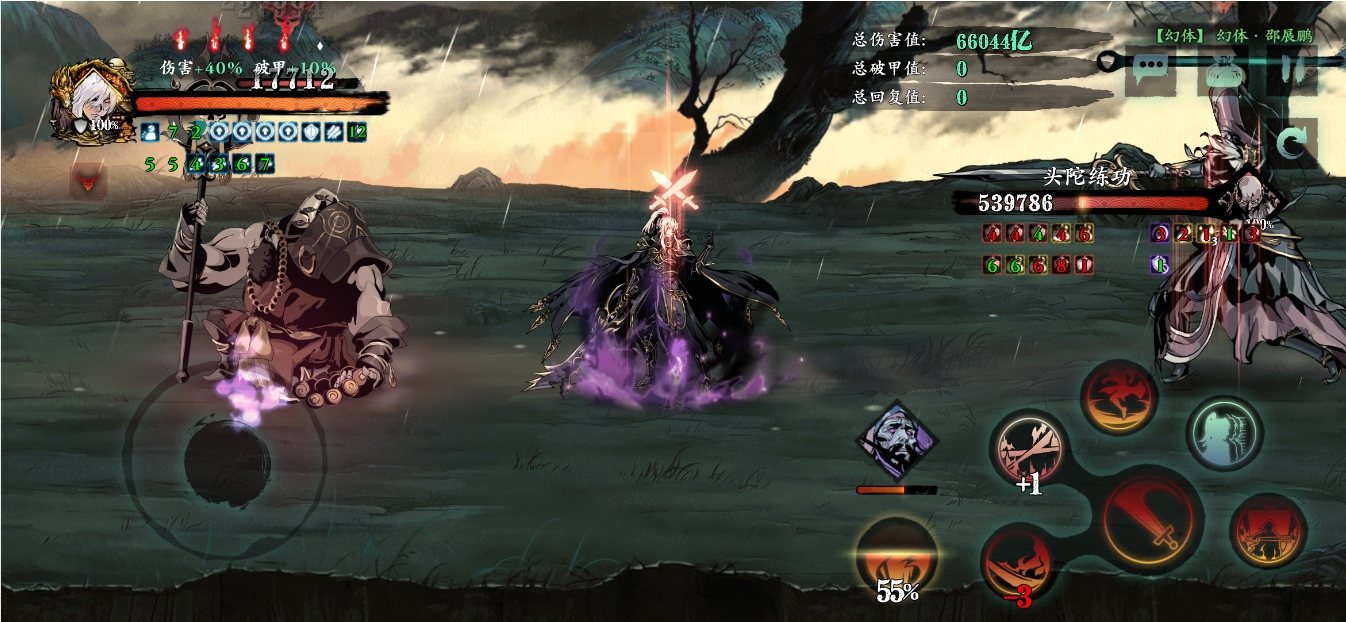The image size is (1346, 622).
Task: Tap the purple bearded companion portrait
Action: point(897,441)
